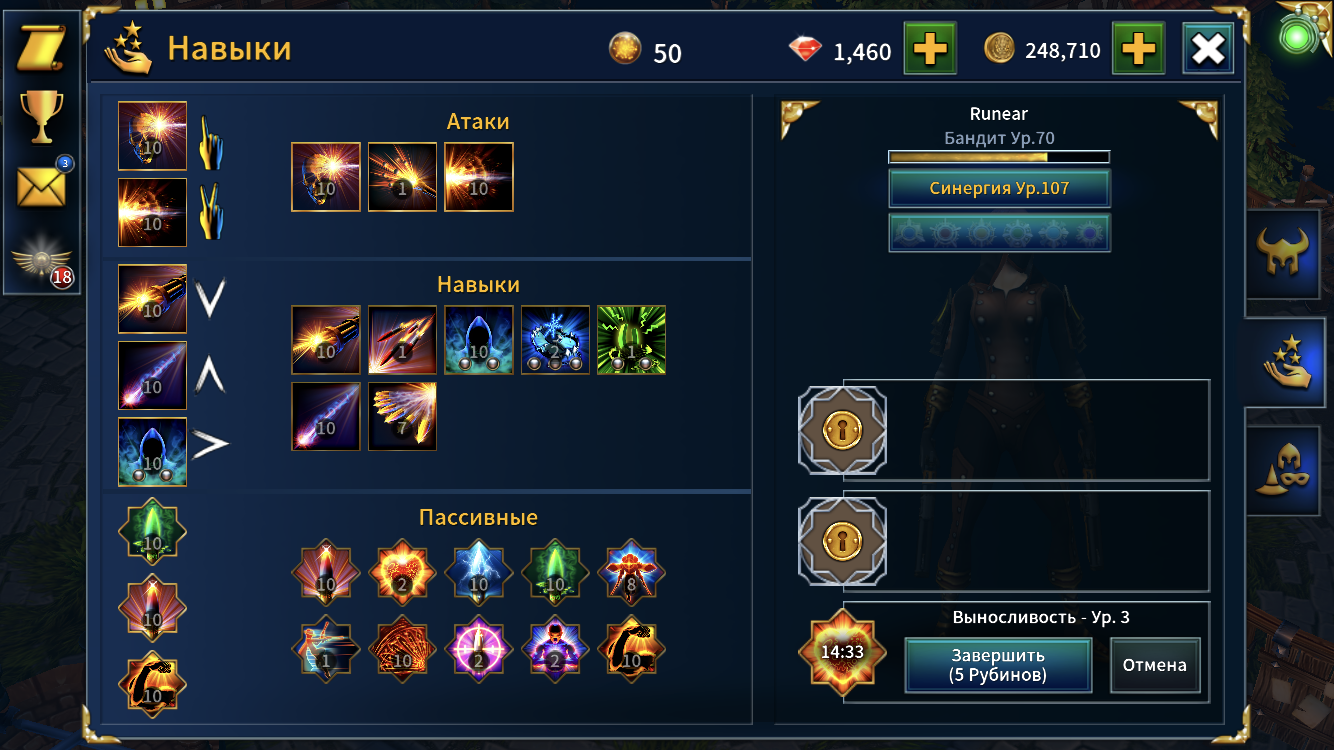This screenshot has height=750, width=1334.
Task: Click the first locked keyhole slot
Action: 842,430
